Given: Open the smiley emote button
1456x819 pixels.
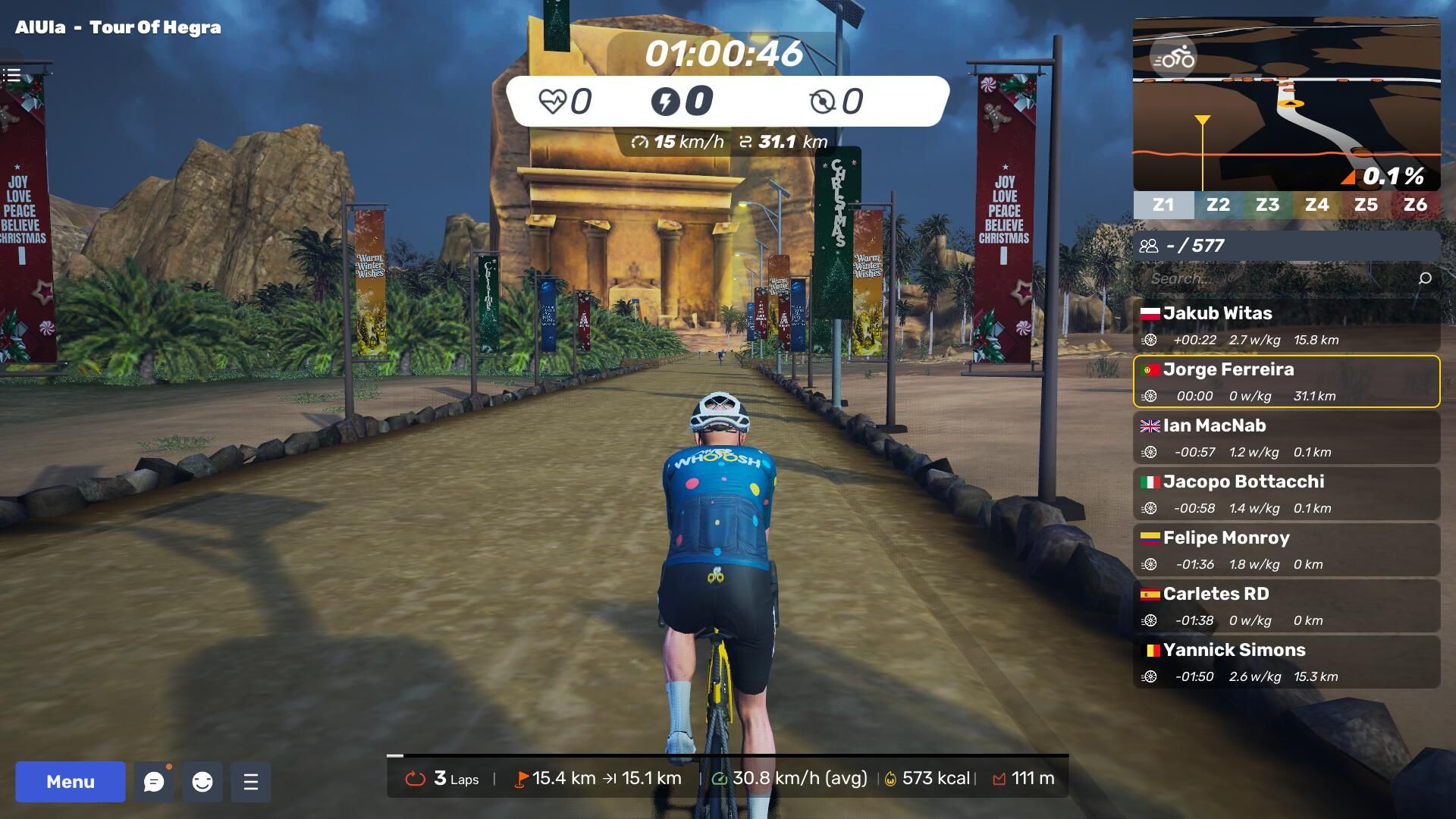Looking at the screenshot, I should click(x=202, y=782).
